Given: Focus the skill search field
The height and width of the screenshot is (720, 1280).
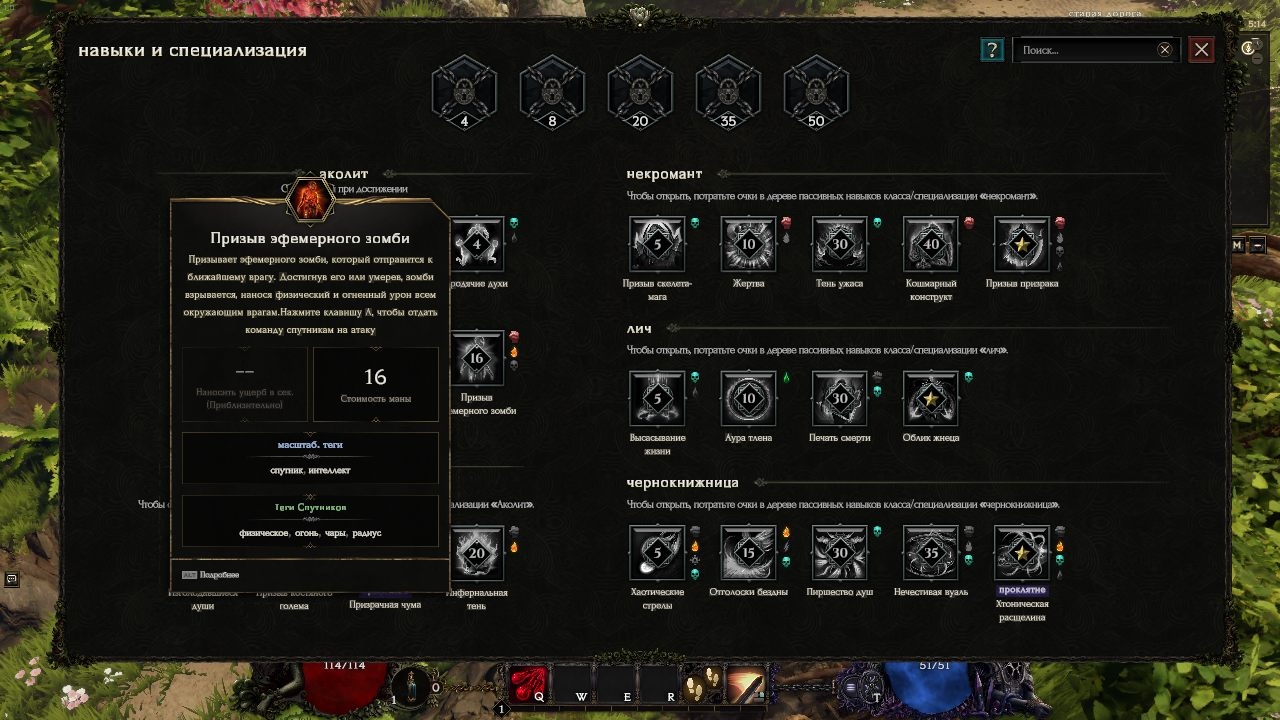Looking at the screenshot, I should (1085, 50).
